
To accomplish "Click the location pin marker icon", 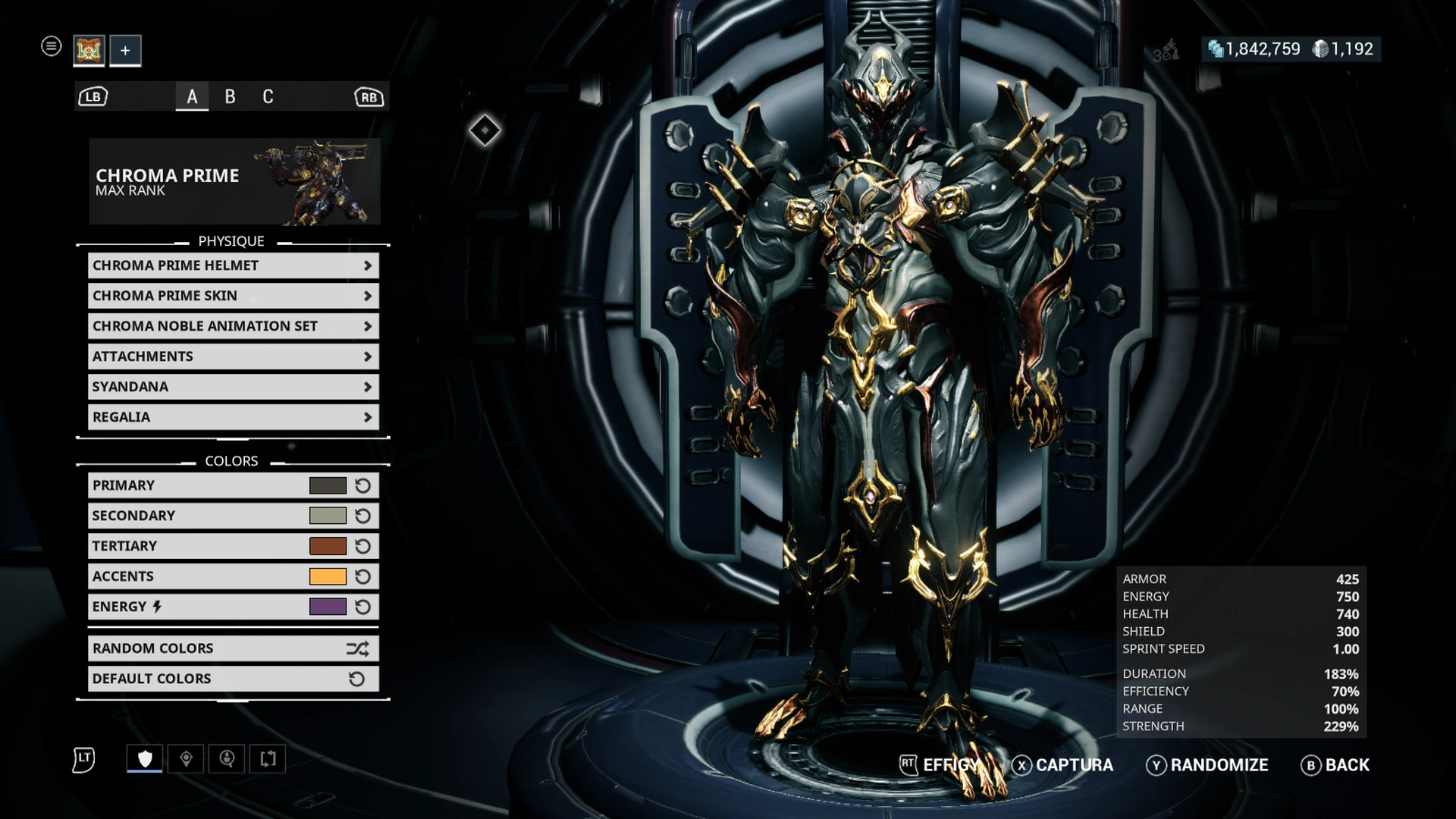I will click(x=187, y=758).
